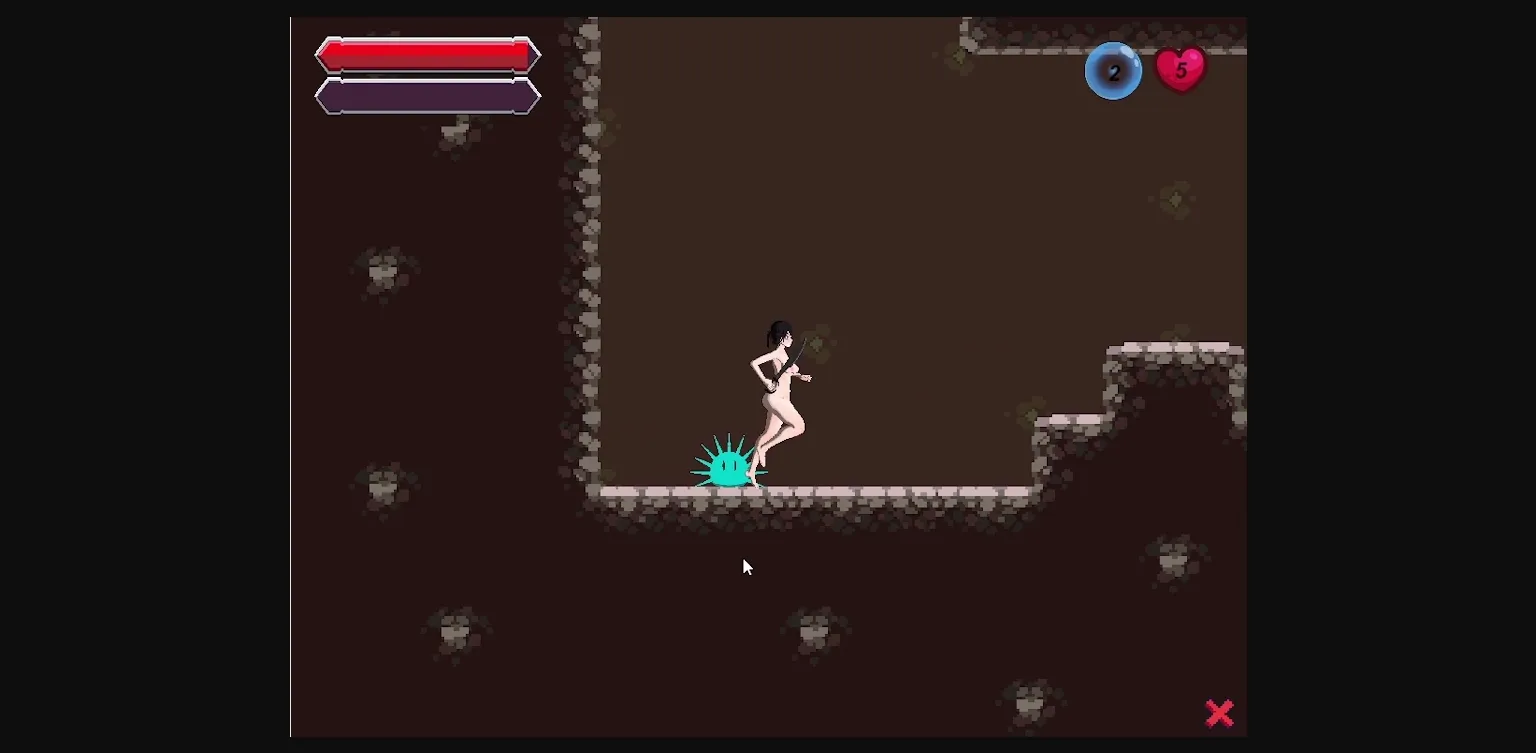
Task: Click the rock cluster on the left cave wall
Action: click(x=385, y=268)
